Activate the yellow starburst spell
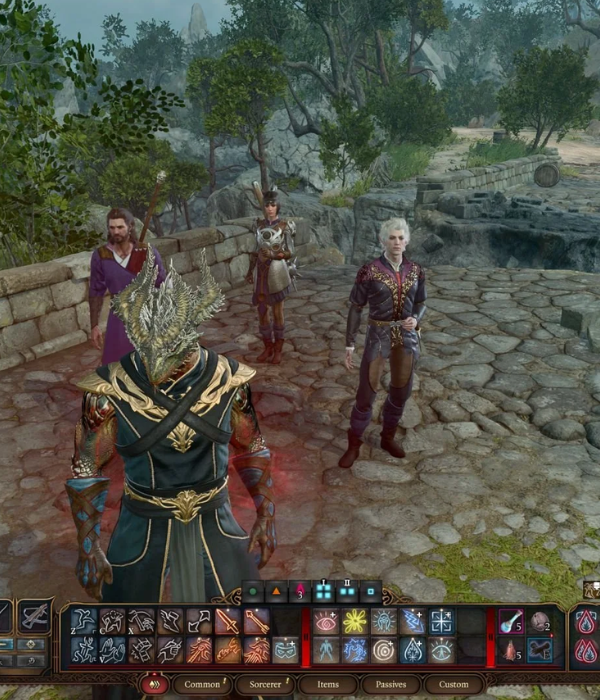 click(x=355, y=622)
